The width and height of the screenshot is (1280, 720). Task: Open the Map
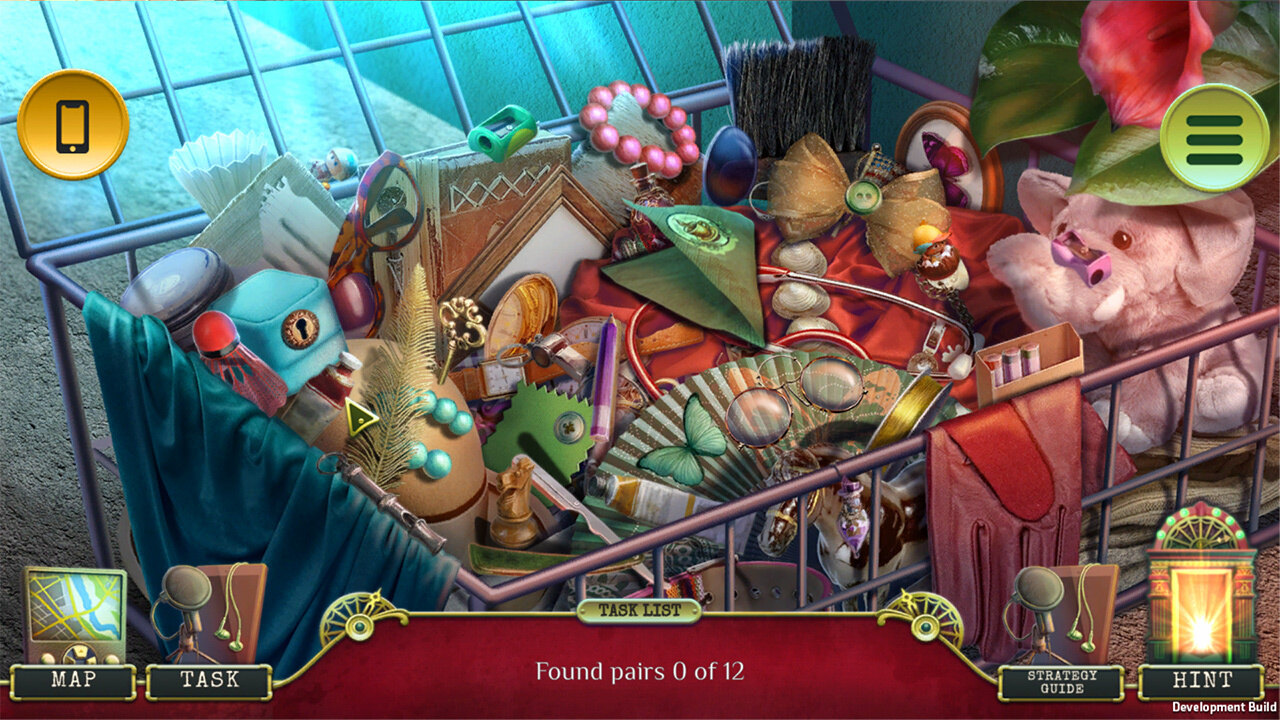click(x=73, y=680)
